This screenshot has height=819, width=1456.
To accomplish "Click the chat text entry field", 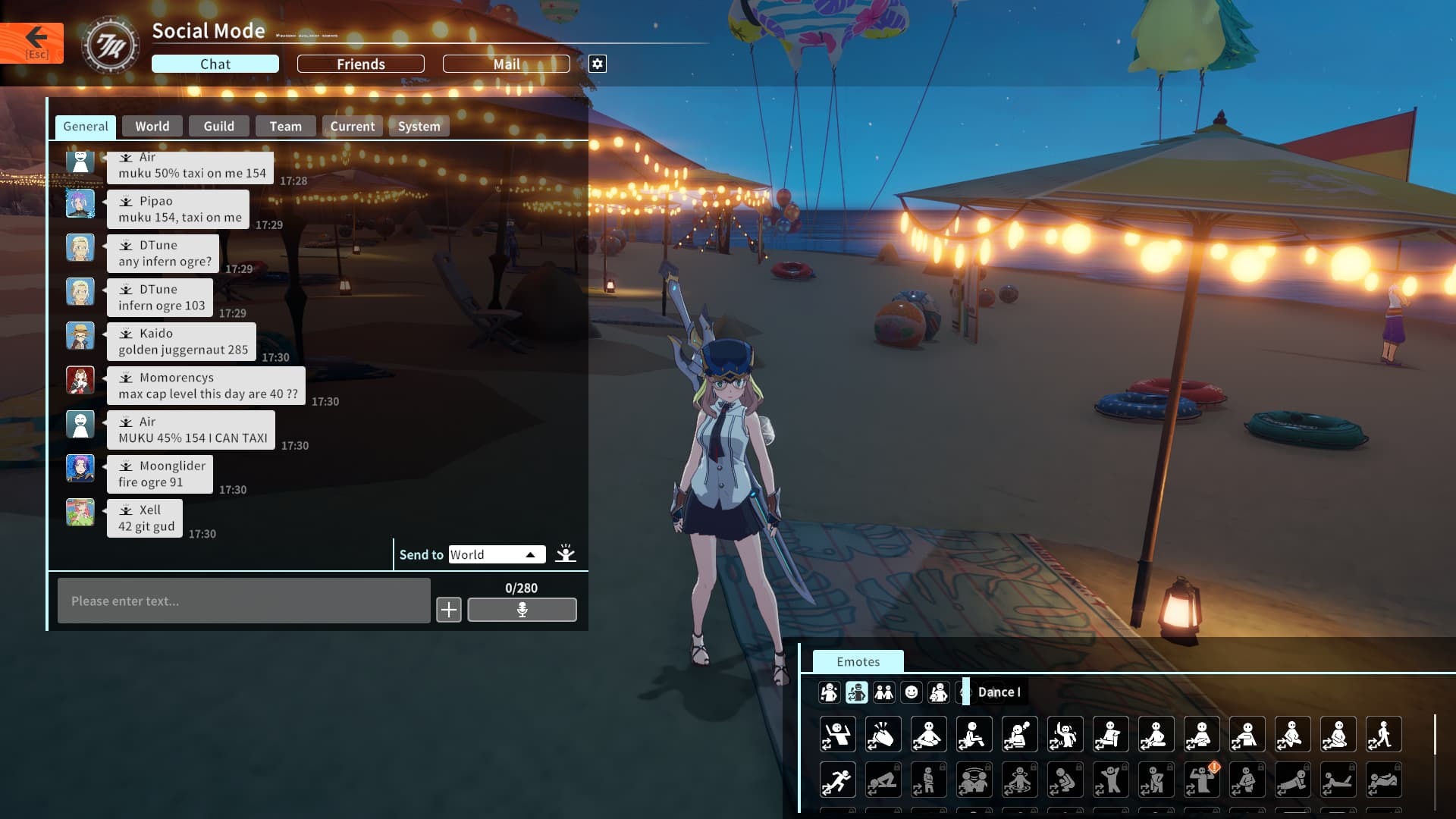I will (x=243, y=601).
